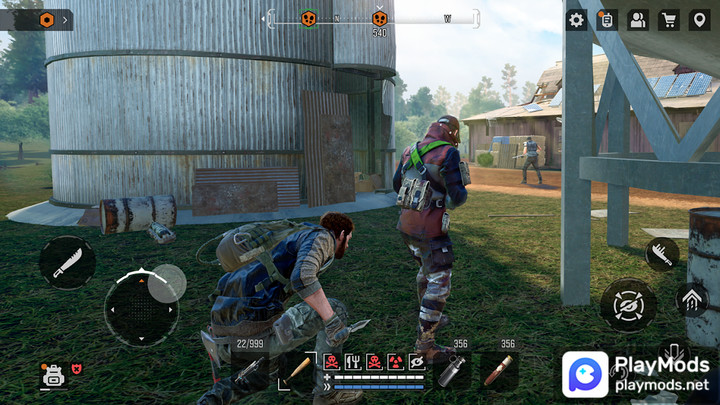Tap the crossed-eye aim button
Image resolution: width=720 pixels, height=405 pixels.
[x=628, y=305]
